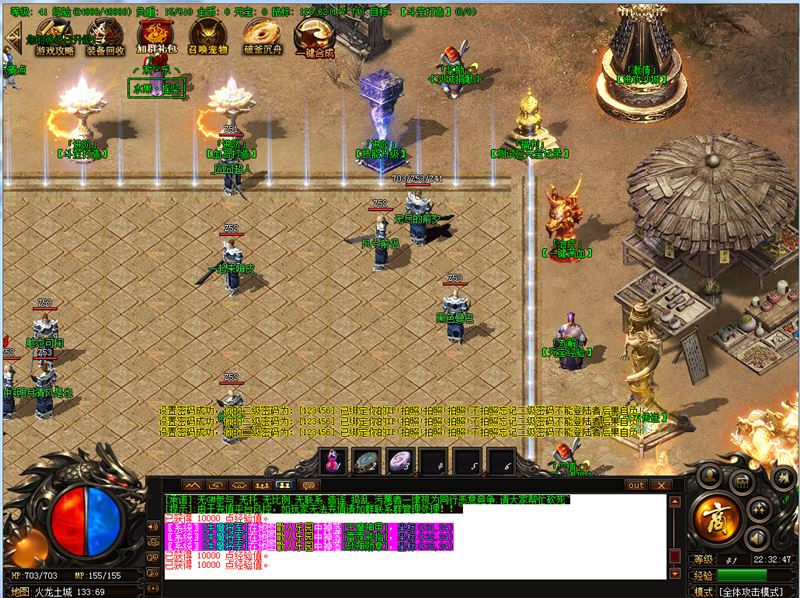The image size is (800, 598).
Task: Open the 装备回收 equipment recycling
Action: [106, 36]
